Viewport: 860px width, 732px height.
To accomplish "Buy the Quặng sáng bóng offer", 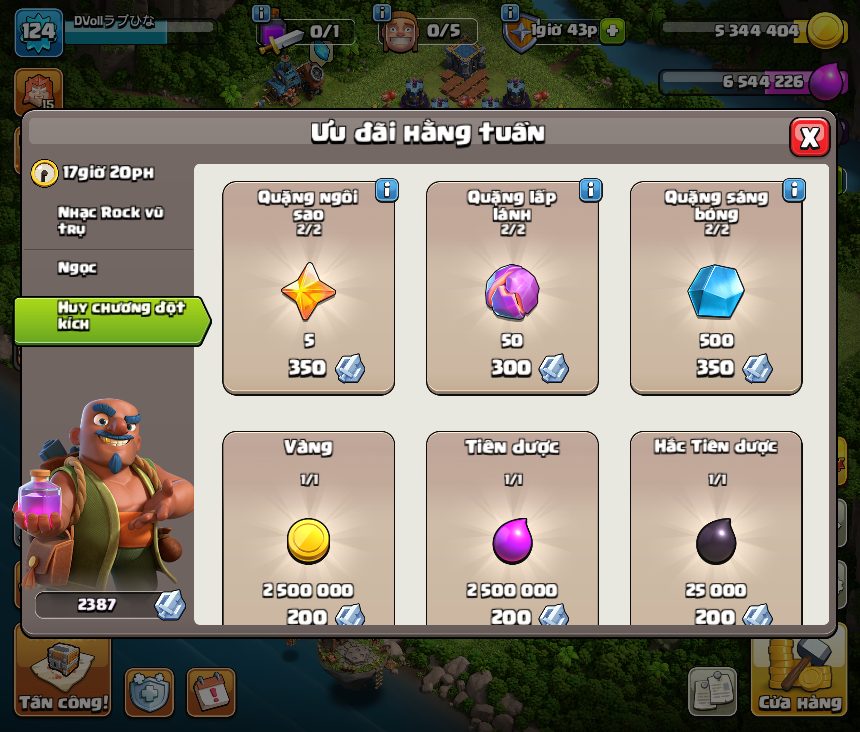I will (x=716, y=290).
